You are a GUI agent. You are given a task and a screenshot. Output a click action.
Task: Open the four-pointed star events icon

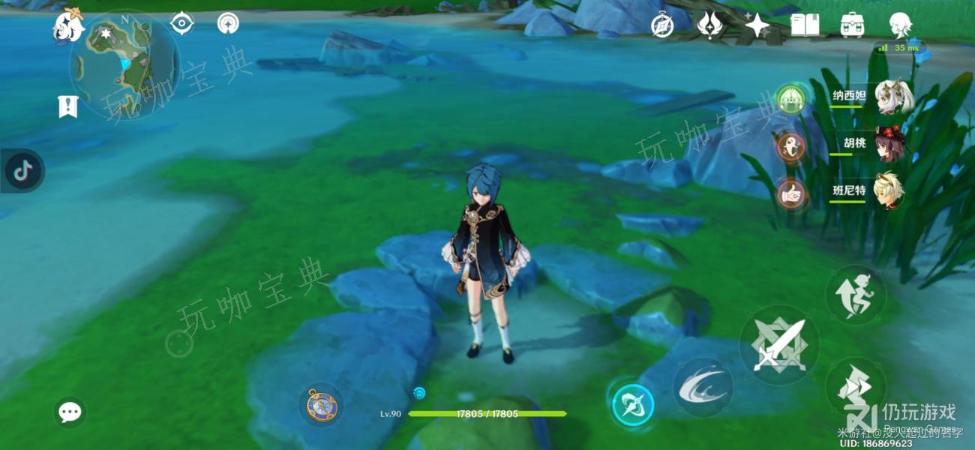(757, 26)
